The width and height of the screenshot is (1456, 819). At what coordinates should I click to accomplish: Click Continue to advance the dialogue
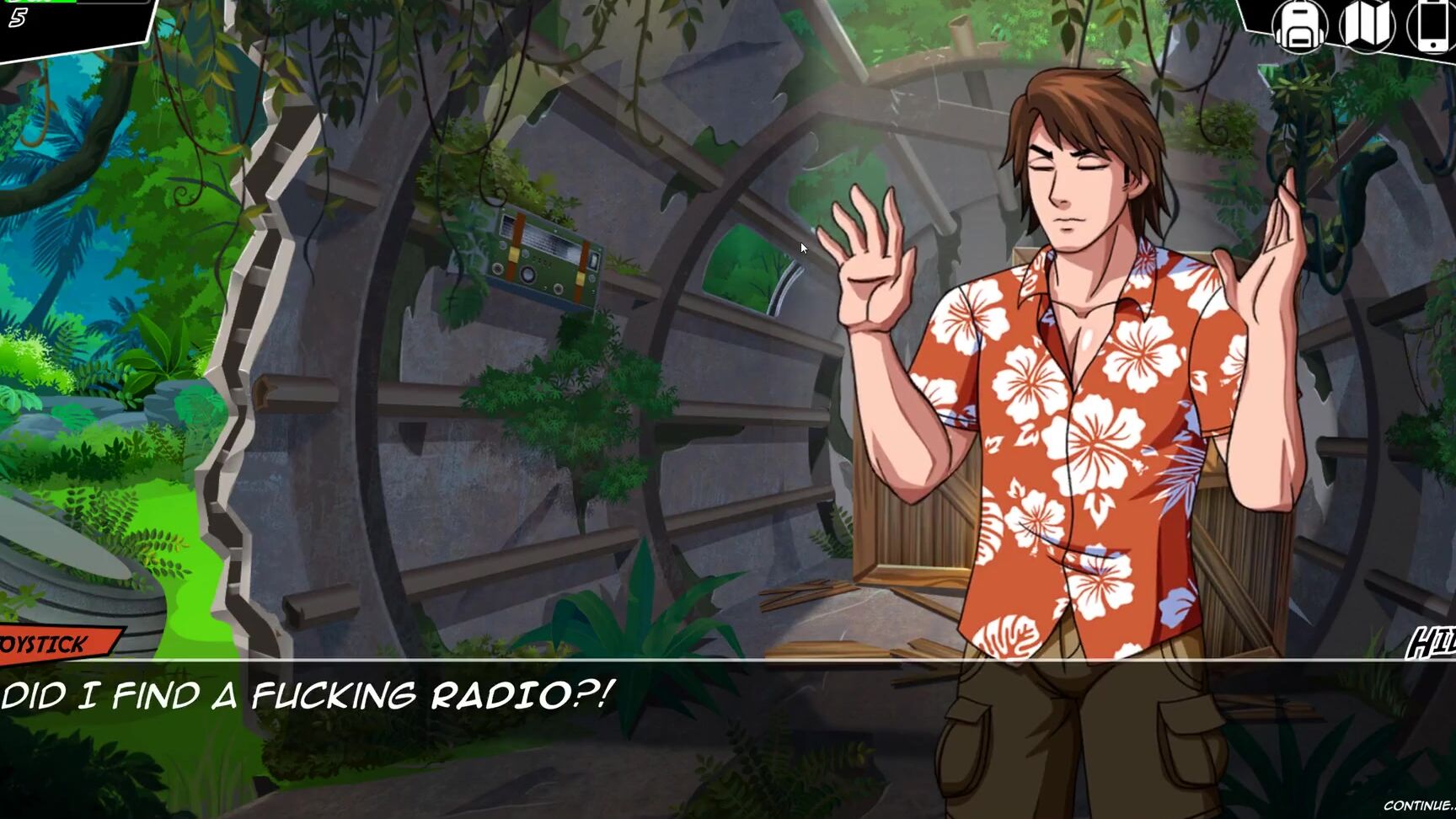point(1421,806)
